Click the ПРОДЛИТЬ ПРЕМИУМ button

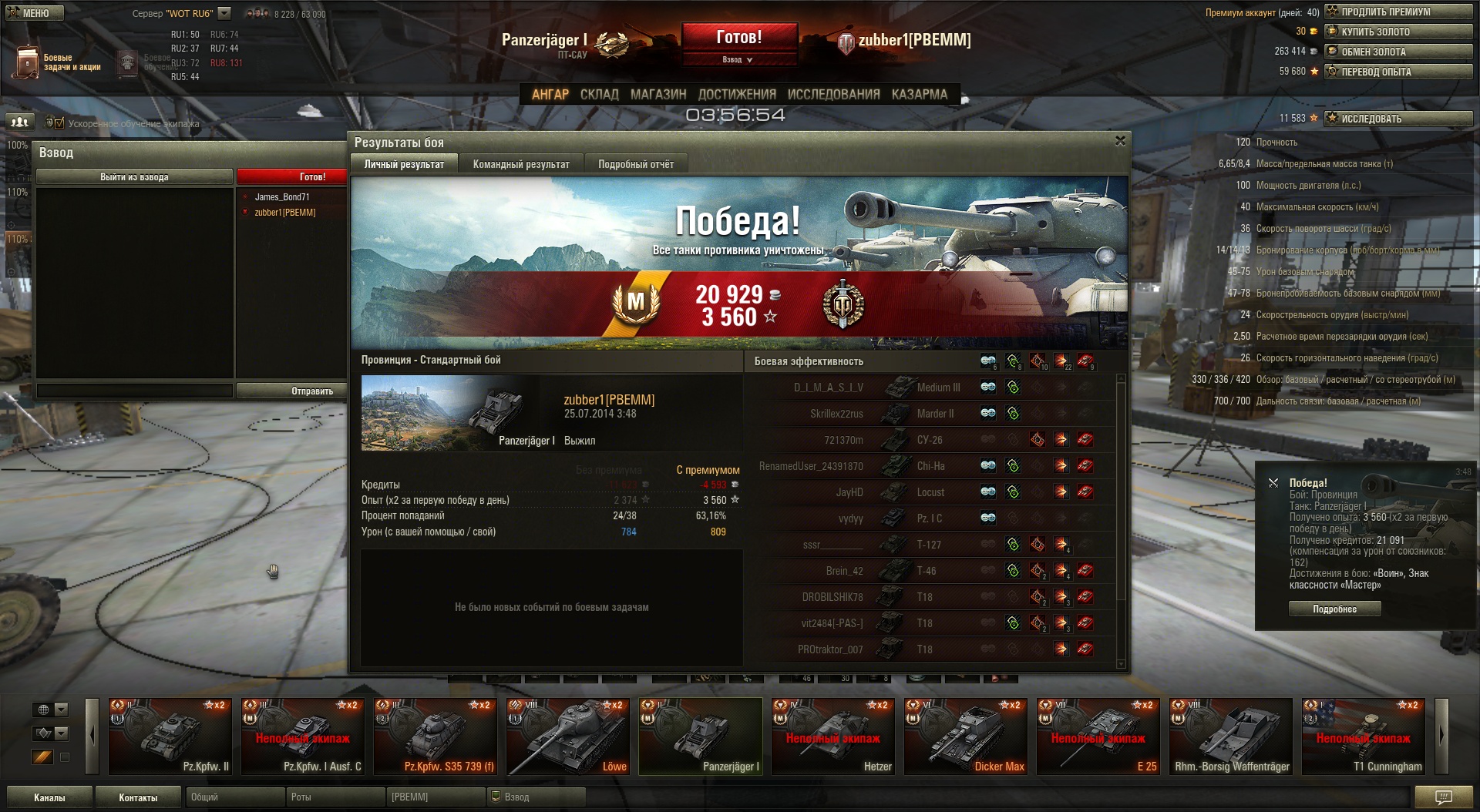[1398, 12]
